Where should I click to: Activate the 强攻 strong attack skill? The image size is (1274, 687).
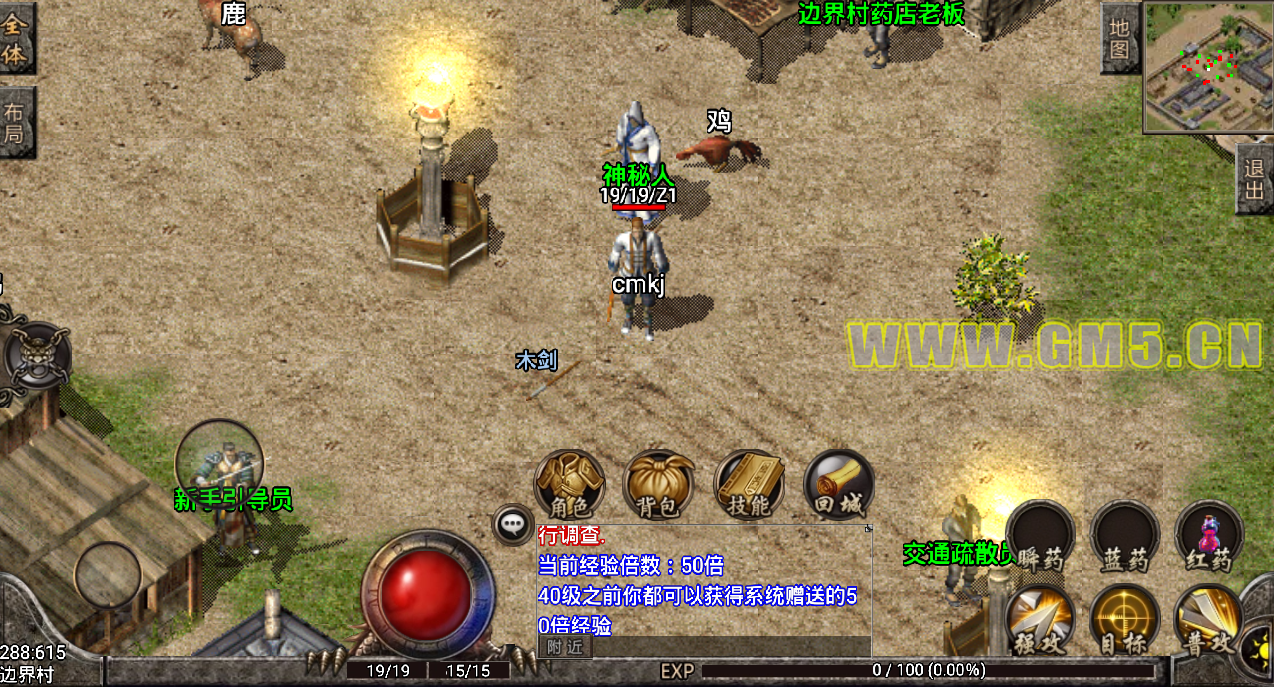[1040, 620]
